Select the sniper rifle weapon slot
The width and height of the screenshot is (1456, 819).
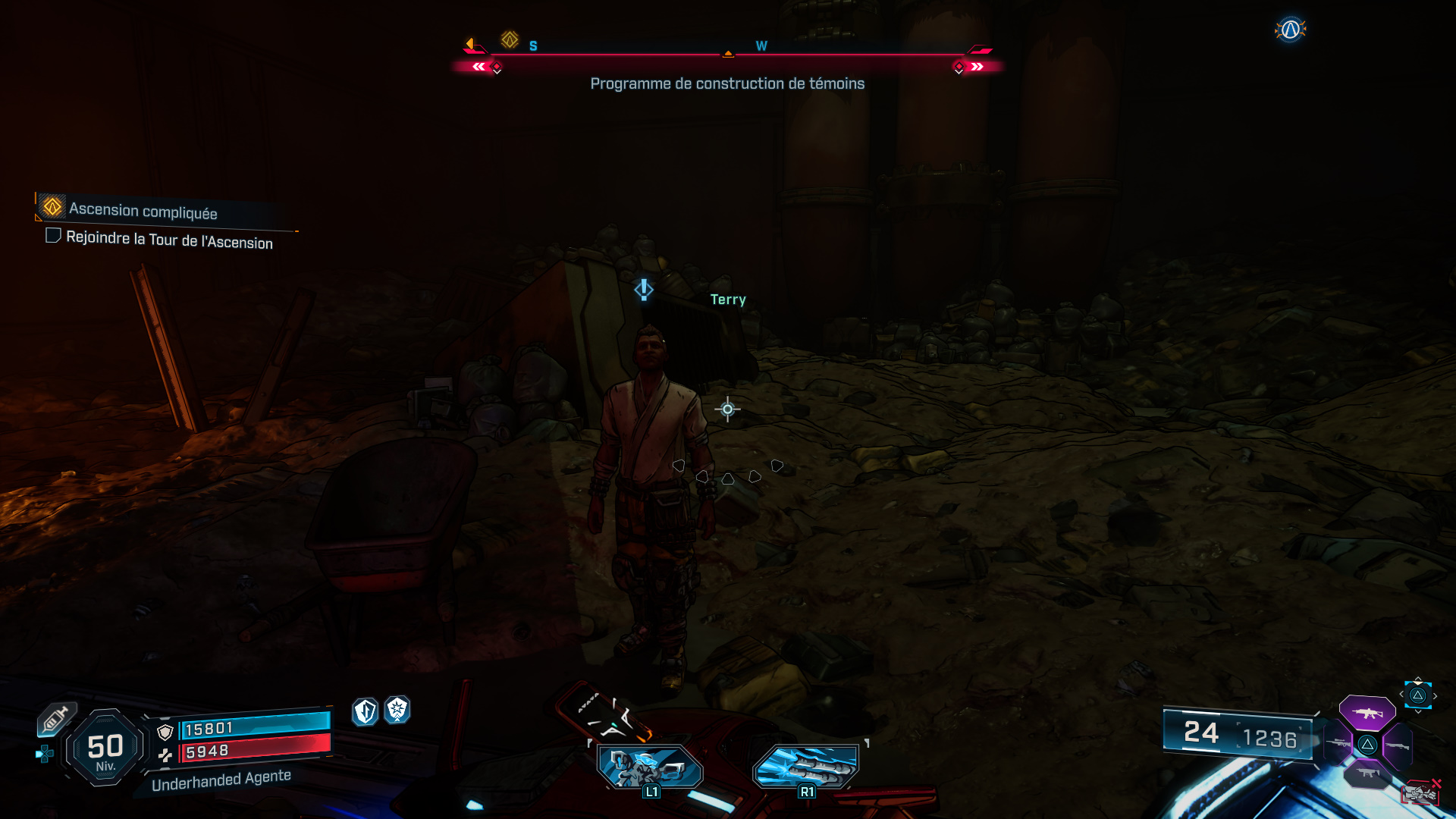1337,742
